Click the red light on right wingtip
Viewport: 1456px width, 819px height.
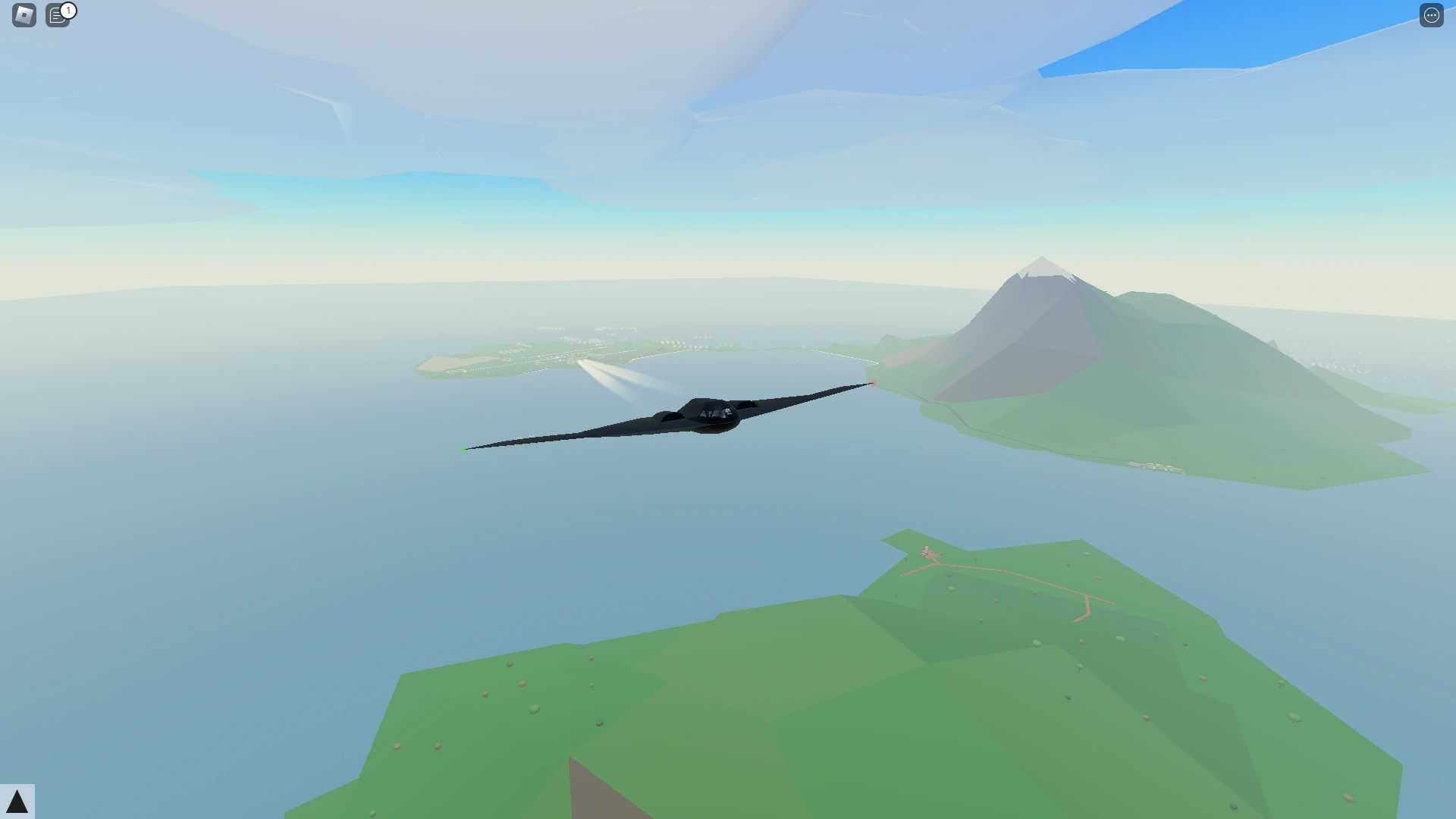point(874,383)
